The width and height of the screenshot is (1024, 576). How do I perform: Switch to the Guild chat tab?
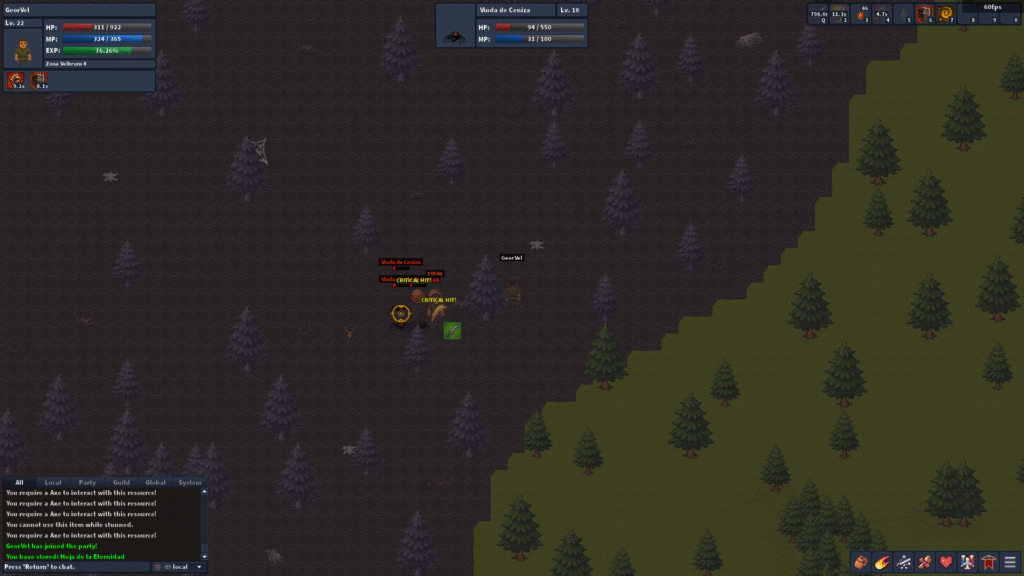(121, 482)
